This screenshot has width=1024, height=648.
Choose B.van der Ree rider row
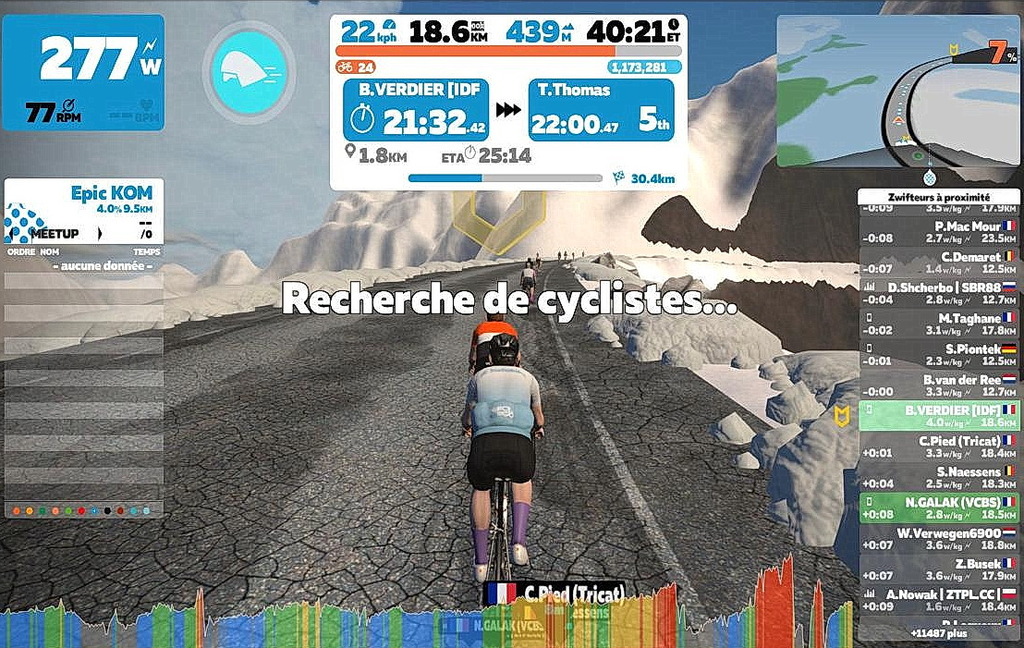click(x=937, y=386)
